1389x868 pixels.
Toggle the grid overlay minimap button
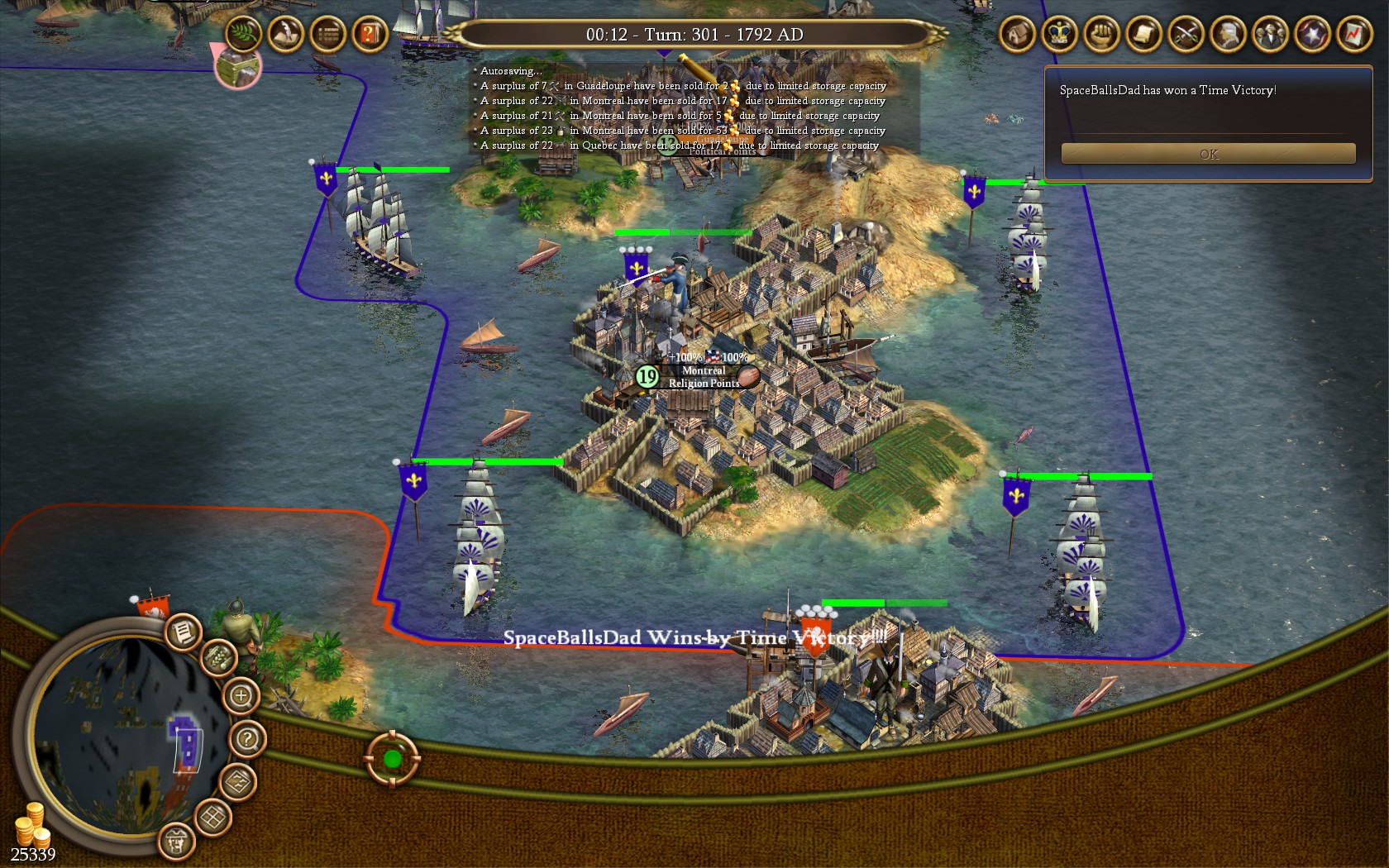pyautogui.click(x=213, y=814)
